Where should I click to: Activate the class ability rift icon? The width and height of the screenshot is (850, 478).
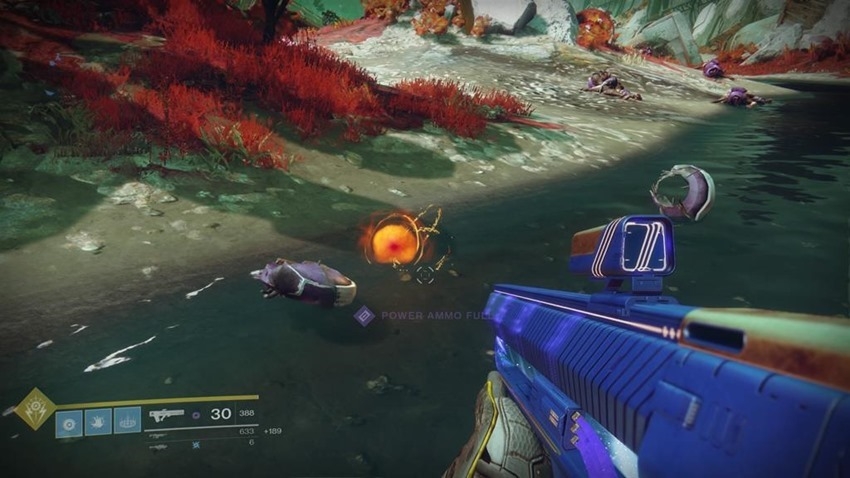tap(127, 422)
